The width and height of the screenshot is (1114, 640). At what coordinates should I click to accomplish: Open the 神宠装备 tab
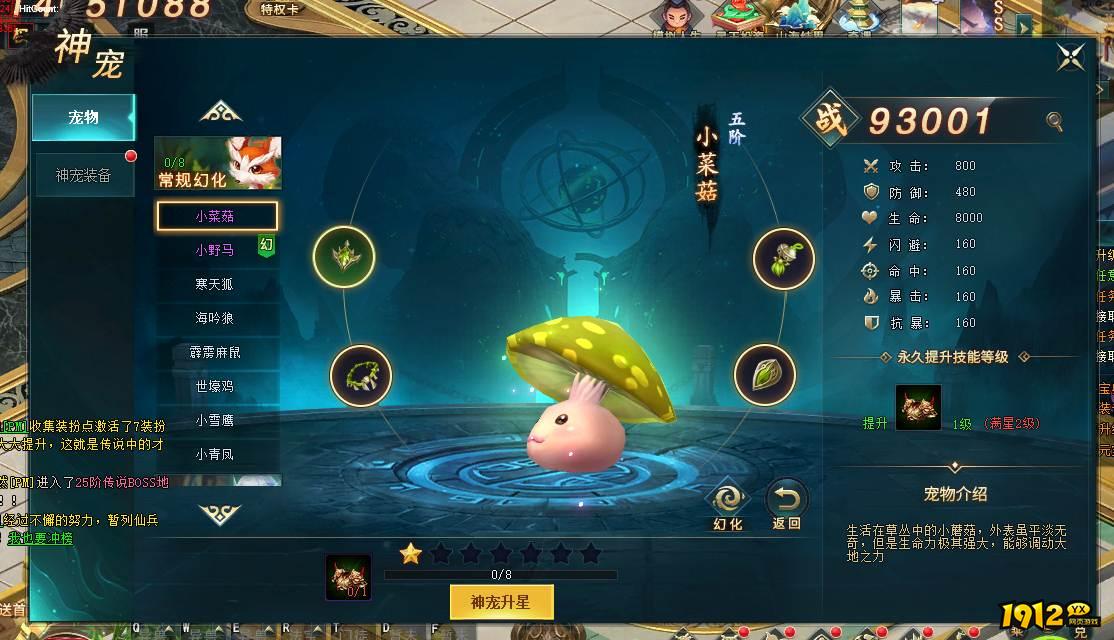[x=84, y=175]
